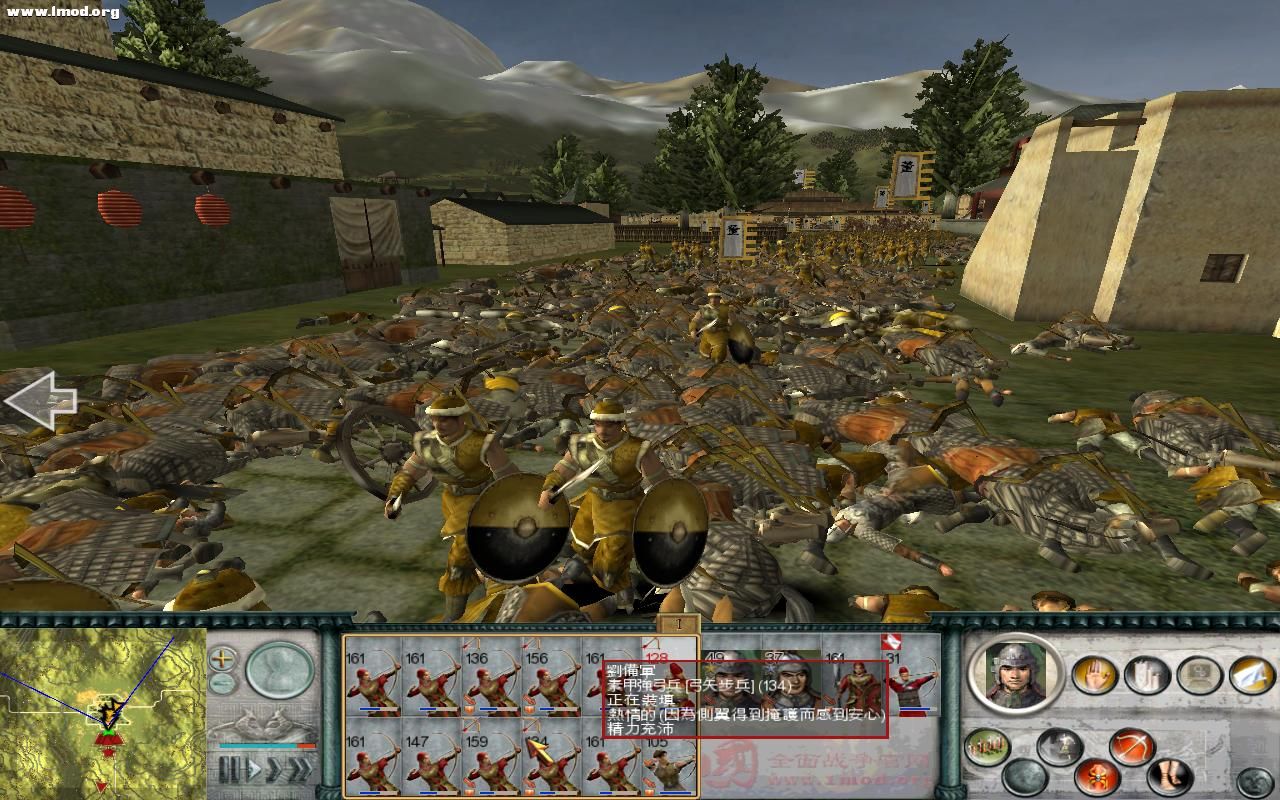Increase battle speed with double chevron icon
Image resolution: width=1280 pixels, height=800 pixels.
(274, 768)
